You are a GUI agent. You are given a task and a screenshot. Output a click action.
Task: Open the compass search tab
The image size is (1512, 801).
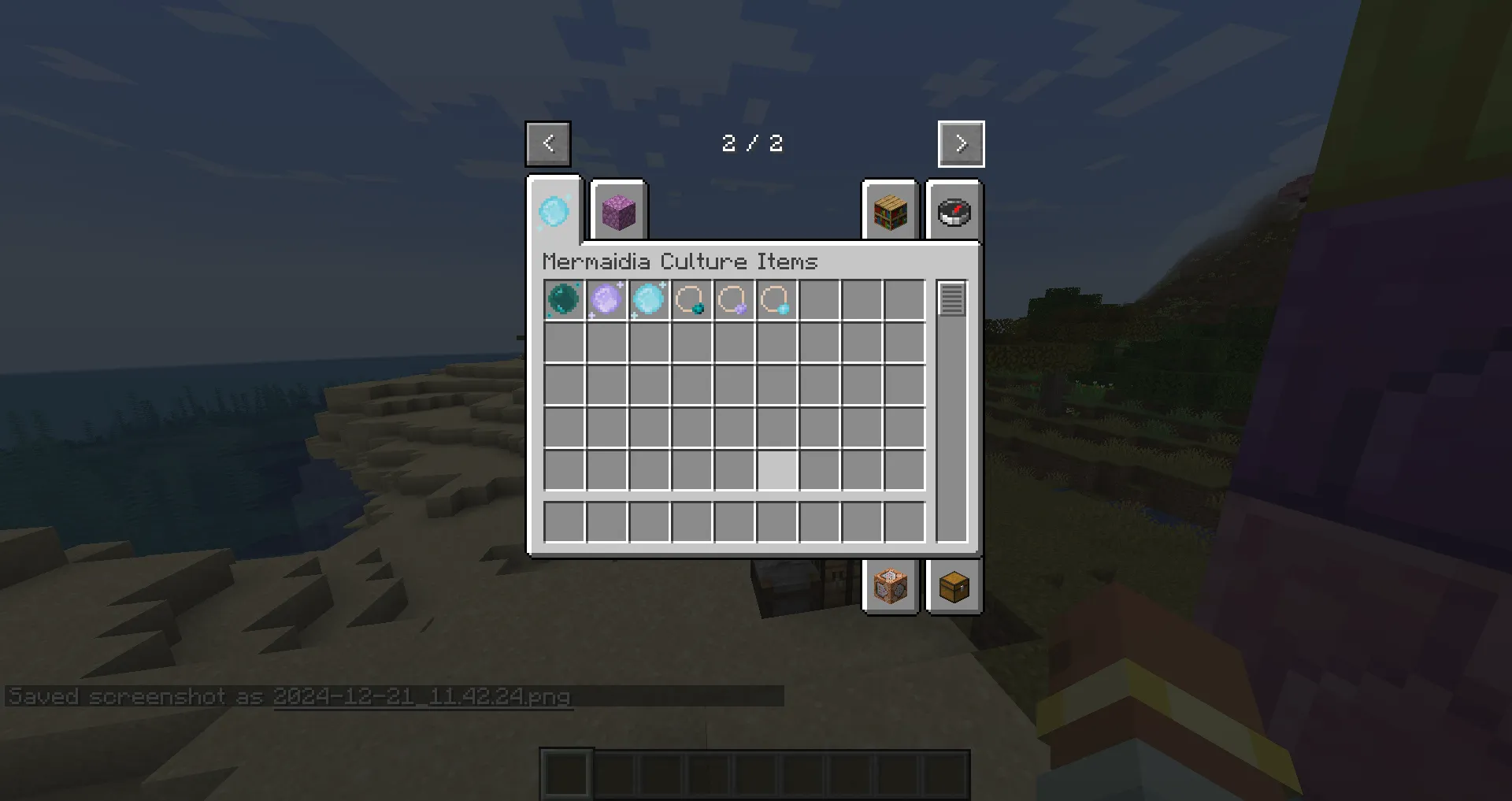pos(953,213)
